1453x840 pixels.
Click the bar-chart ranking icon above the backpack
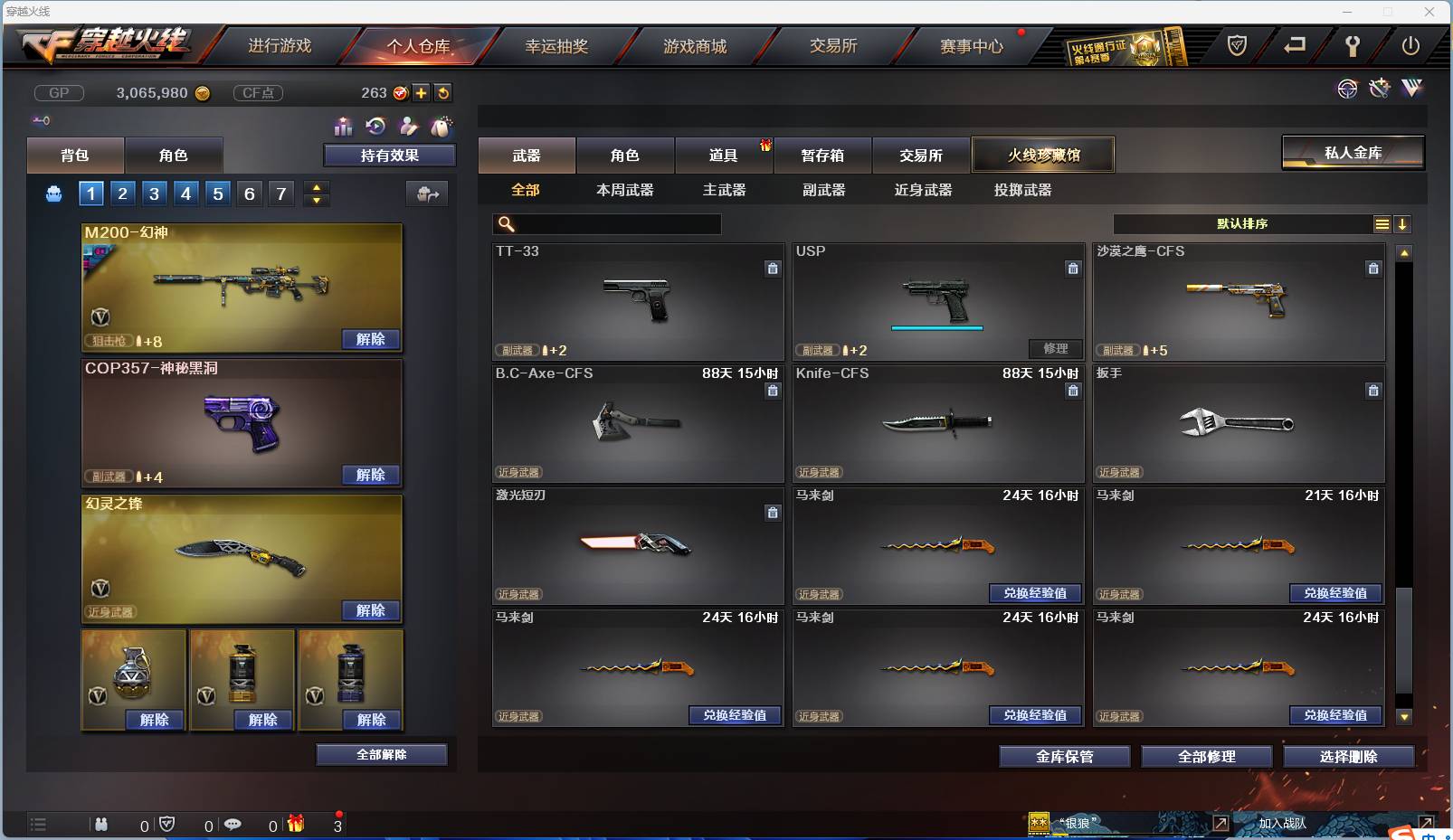coord(344,127)
